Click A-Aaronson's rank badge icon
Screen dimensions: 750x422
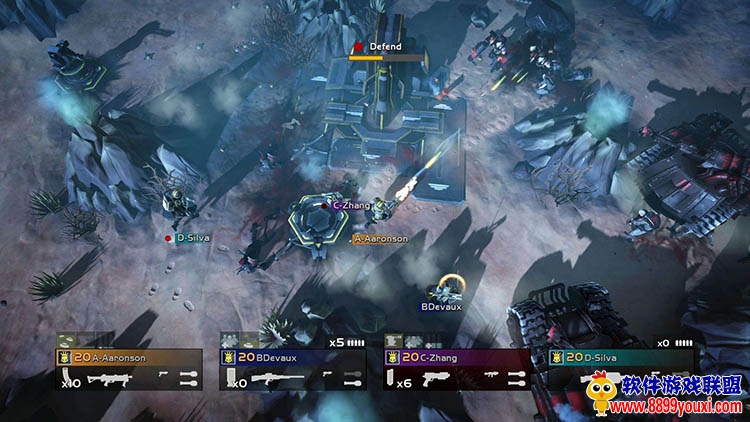click(x=63, y=357)
